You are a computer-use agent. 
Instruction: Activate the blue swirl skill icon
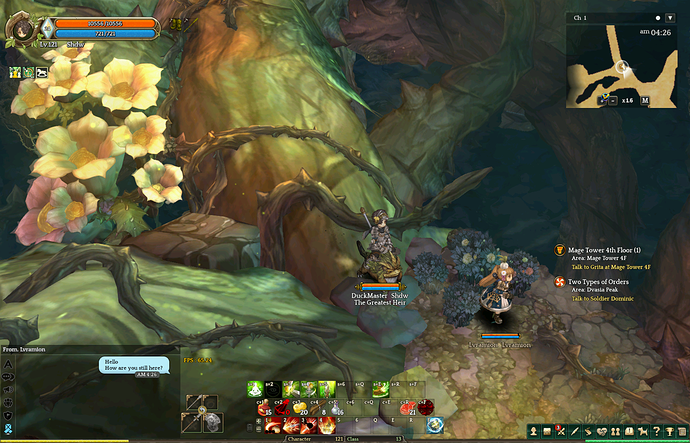pyautogui.click(x=436, y=425)
